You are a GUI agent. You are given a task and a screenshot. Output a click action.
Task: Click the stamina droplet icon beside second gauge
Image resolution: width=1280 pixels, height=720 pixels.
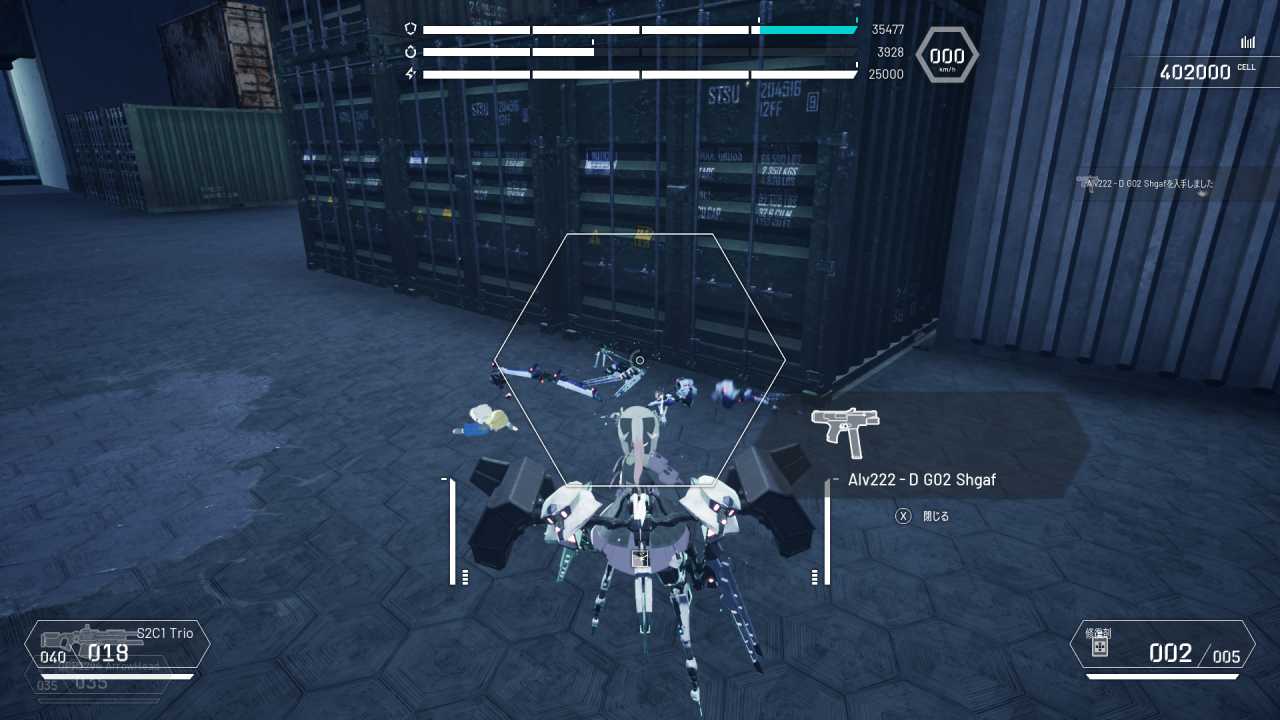tap(411, 51)
